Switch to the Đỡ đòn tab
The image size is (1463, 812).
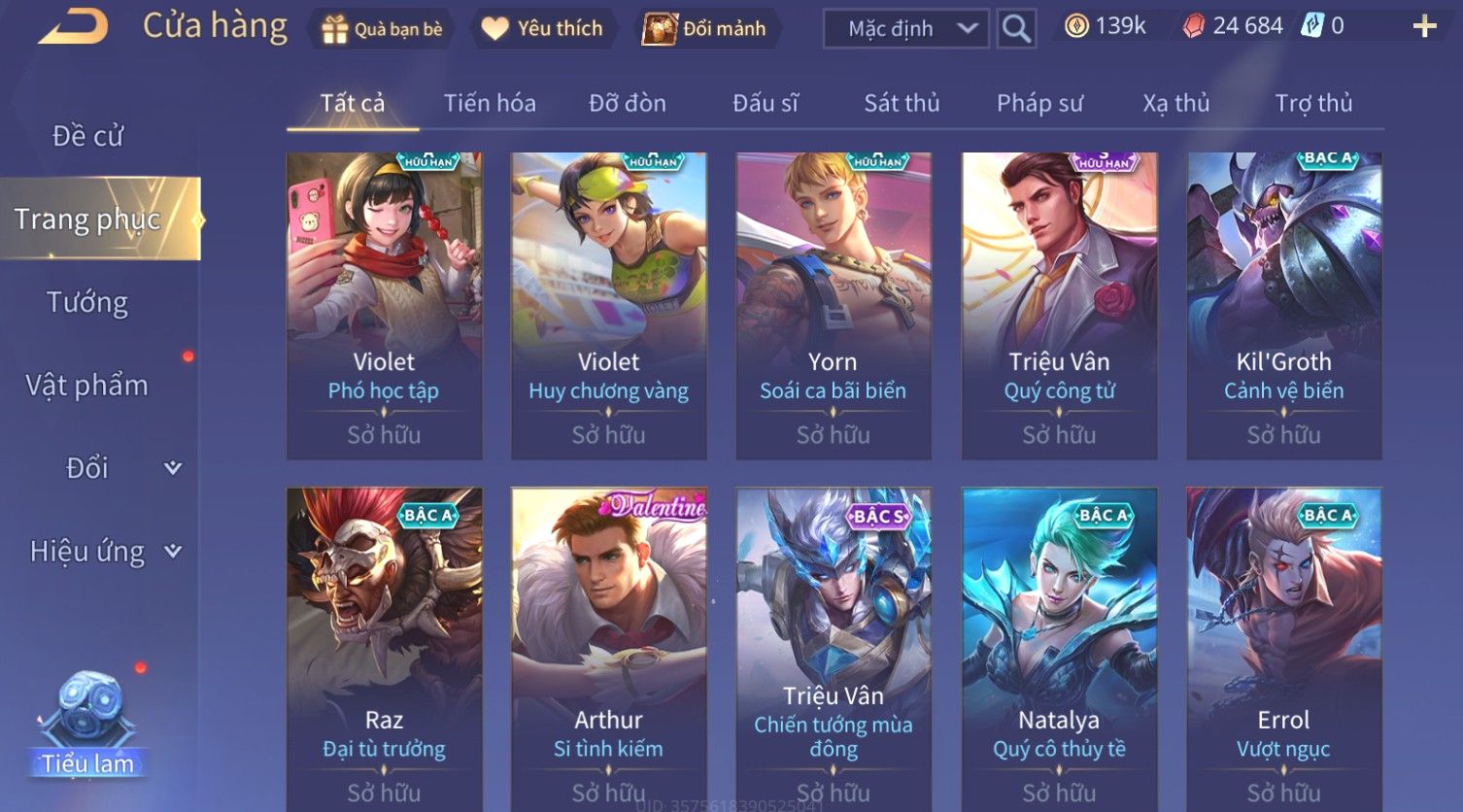[x=628, y=103]
